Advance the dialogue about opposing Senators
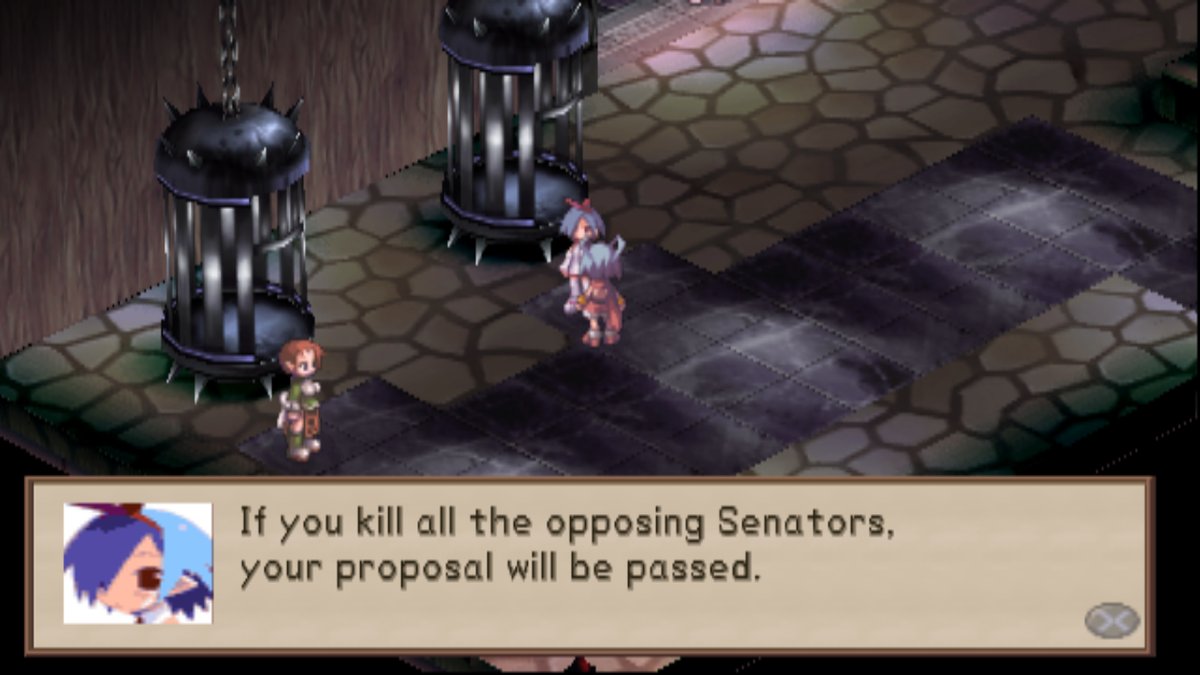The height and width of the screenshot is (675, 1200). click(x=1112, y=621)
